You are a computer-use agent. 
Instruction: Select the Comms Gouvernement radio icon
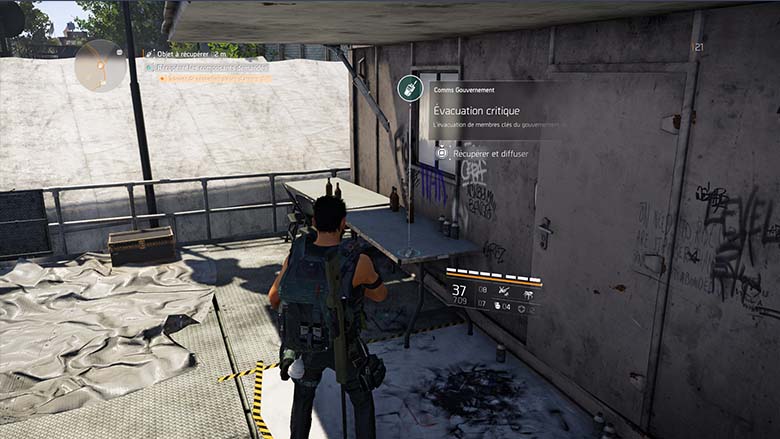point(409,89)
